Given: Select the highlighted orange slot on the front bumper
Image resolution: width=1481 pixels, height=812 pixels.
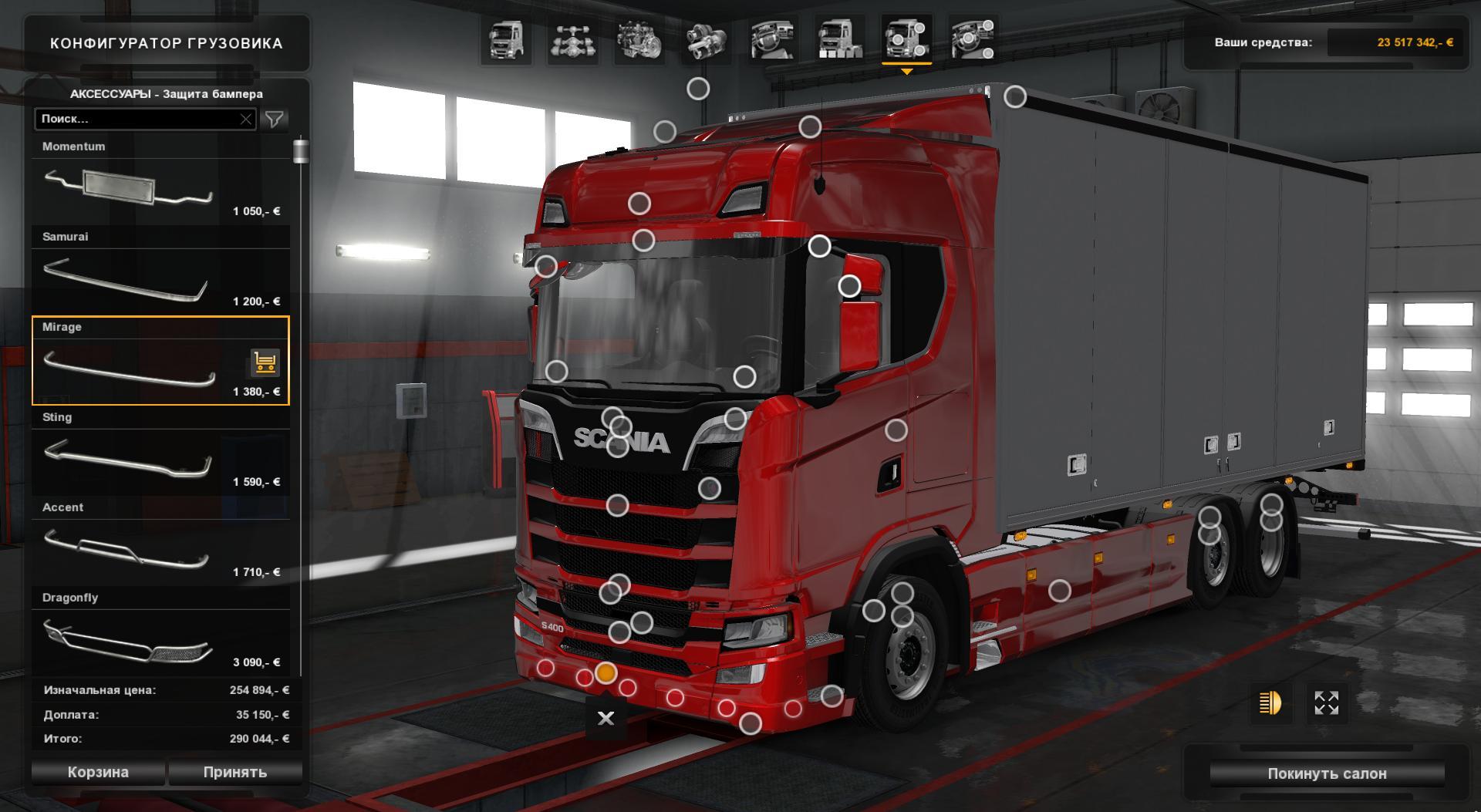Looking at the screenshot, I should tap(606, 675).
